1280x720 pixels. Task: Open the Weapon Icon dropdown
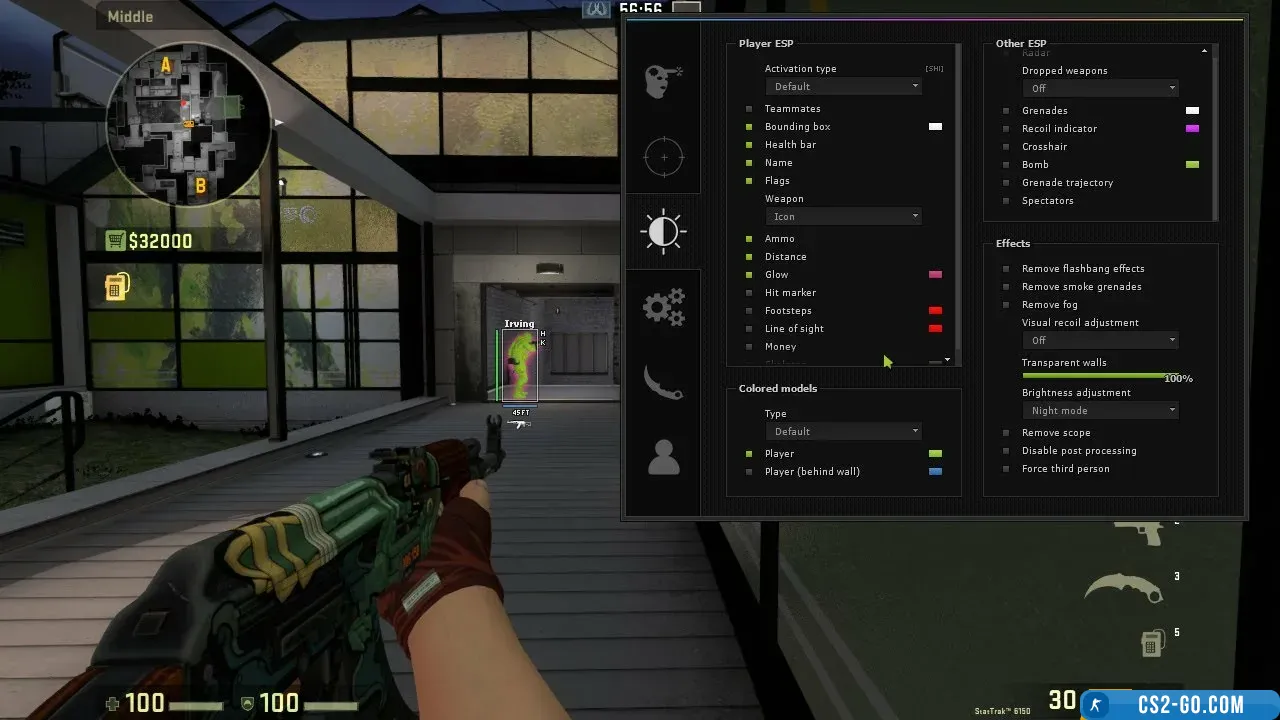pyautogui.click(x=845, y=217)
